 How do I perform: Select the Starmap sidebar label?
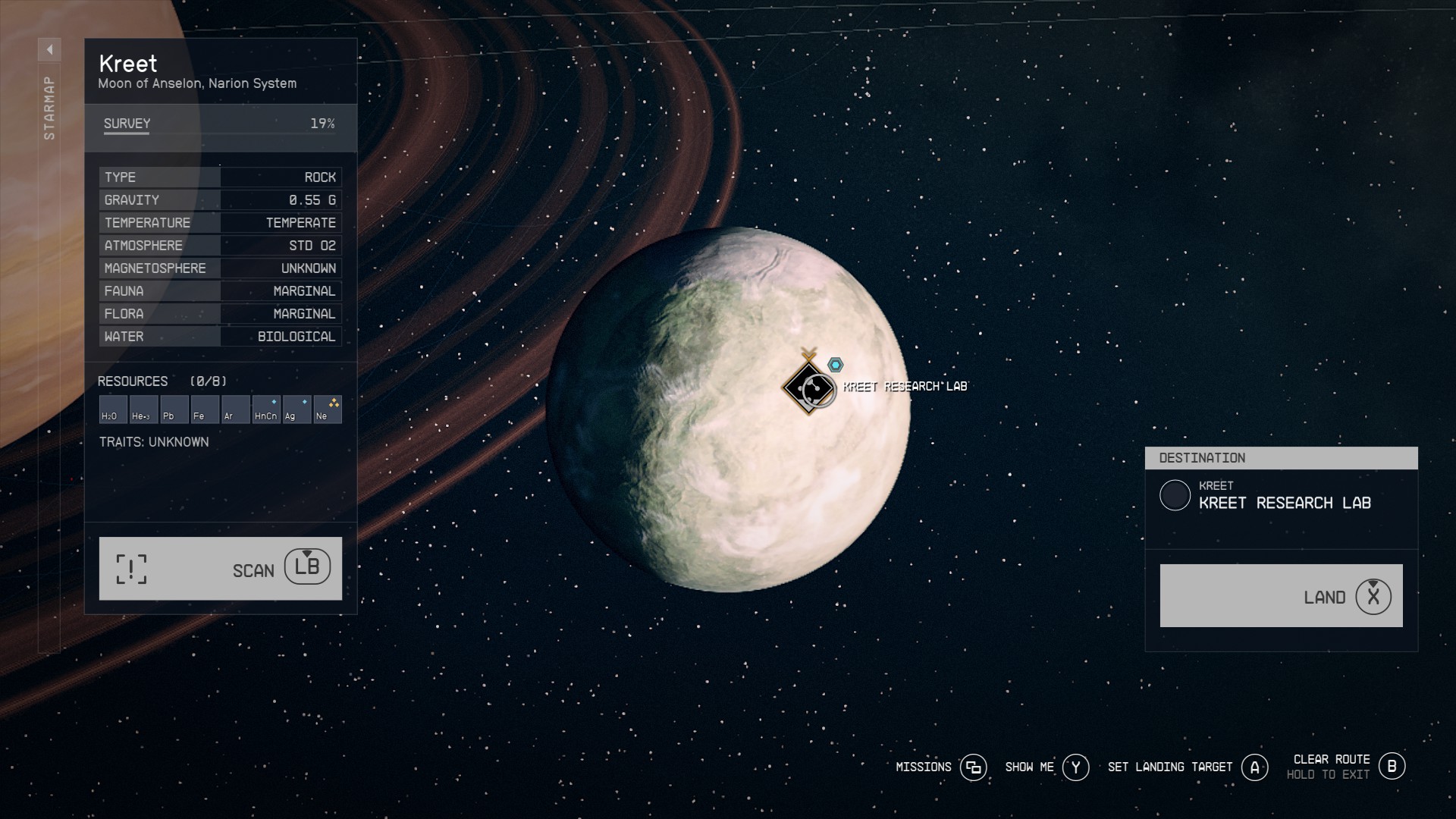point(49,106)
